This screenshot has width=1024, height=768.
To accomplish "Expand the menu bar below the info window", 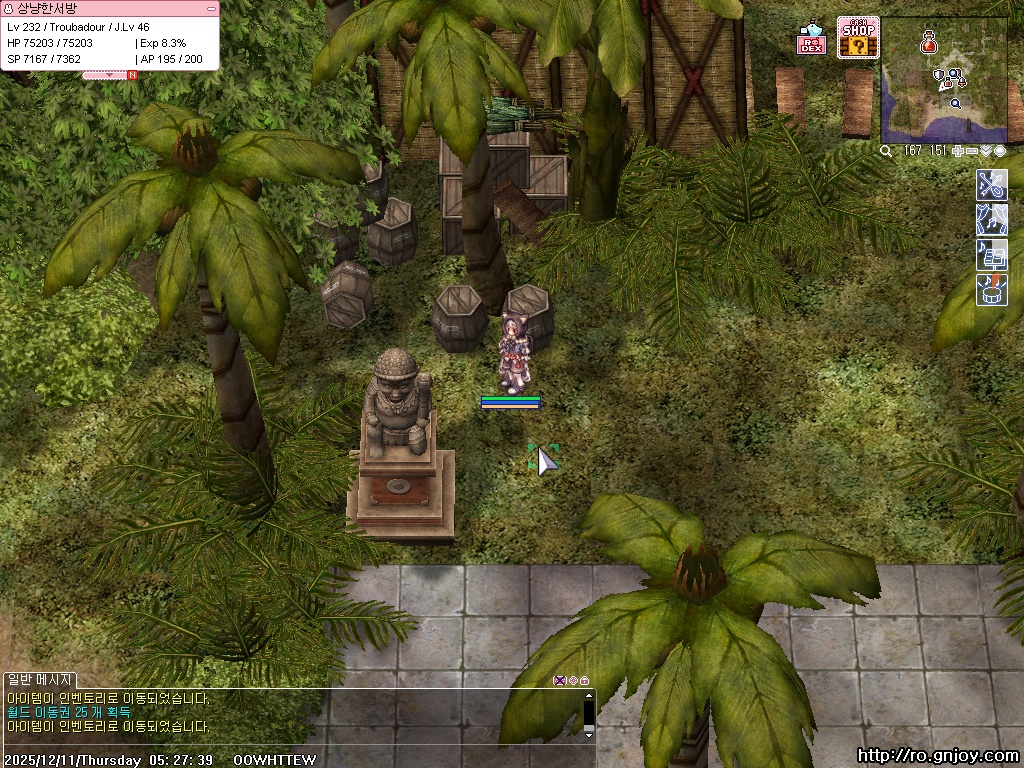I will tap(110, 74).
